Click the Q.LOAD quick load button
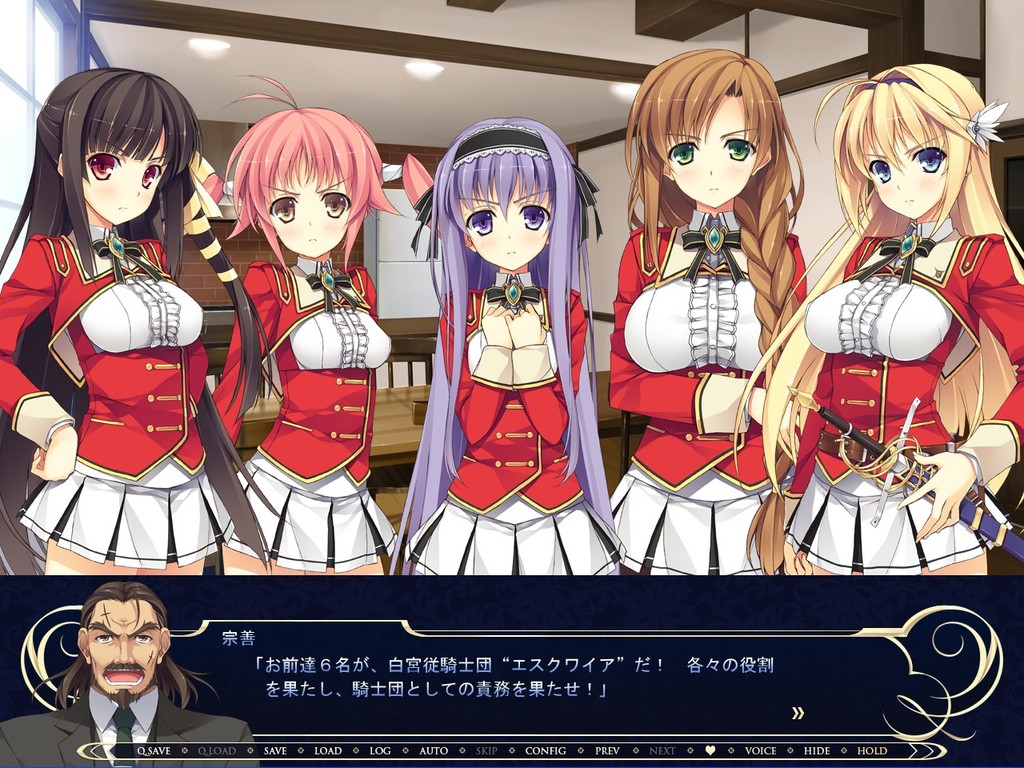Screen dimensions: 1024x768 [x=217, y=750]
